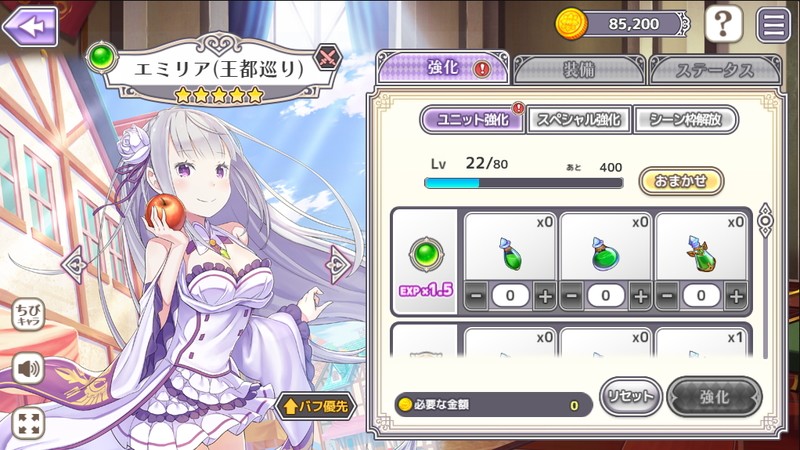Switch to the 装備 tab

coord(579,69)
